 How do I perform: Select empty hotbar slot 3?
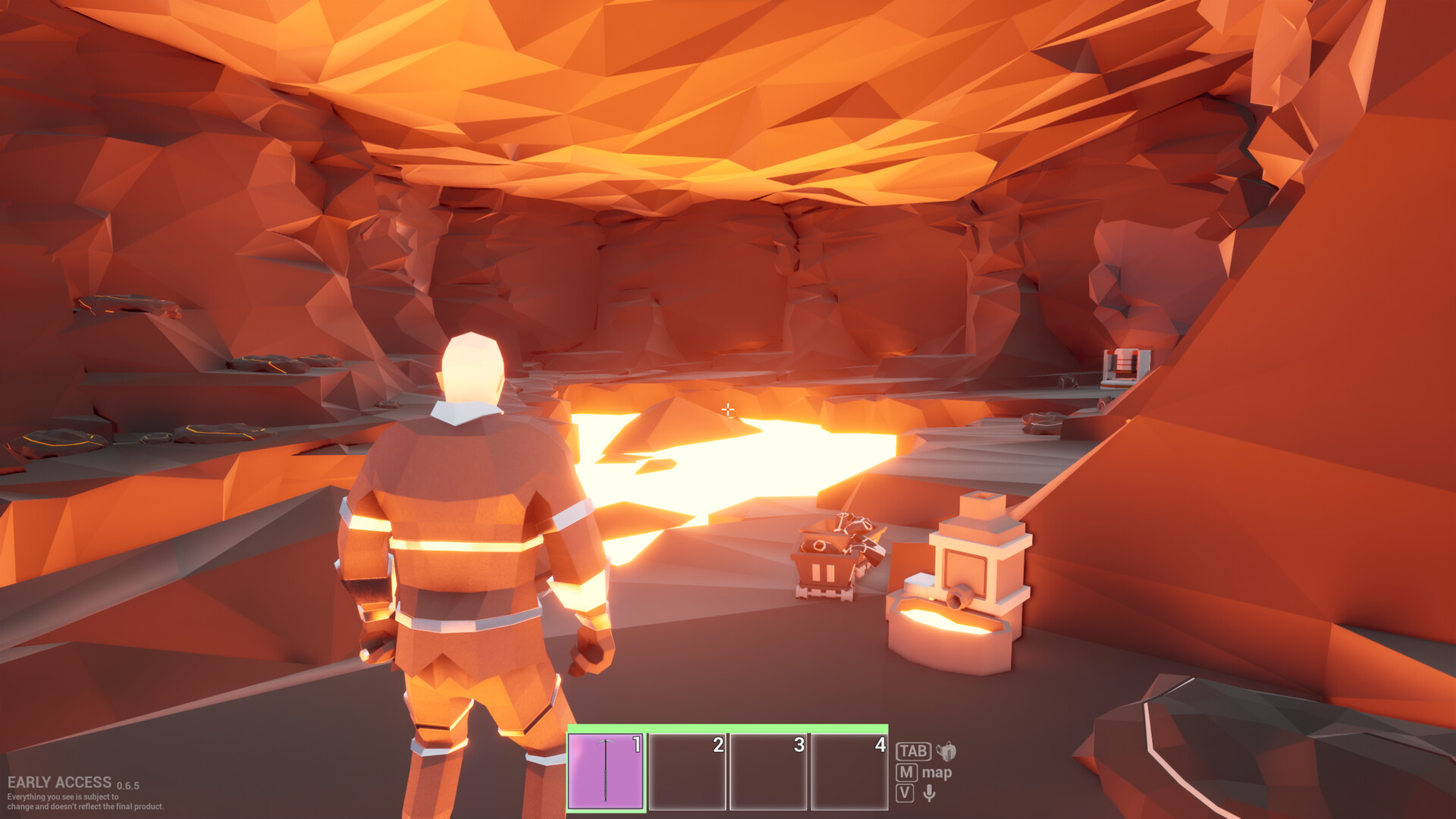770,770
